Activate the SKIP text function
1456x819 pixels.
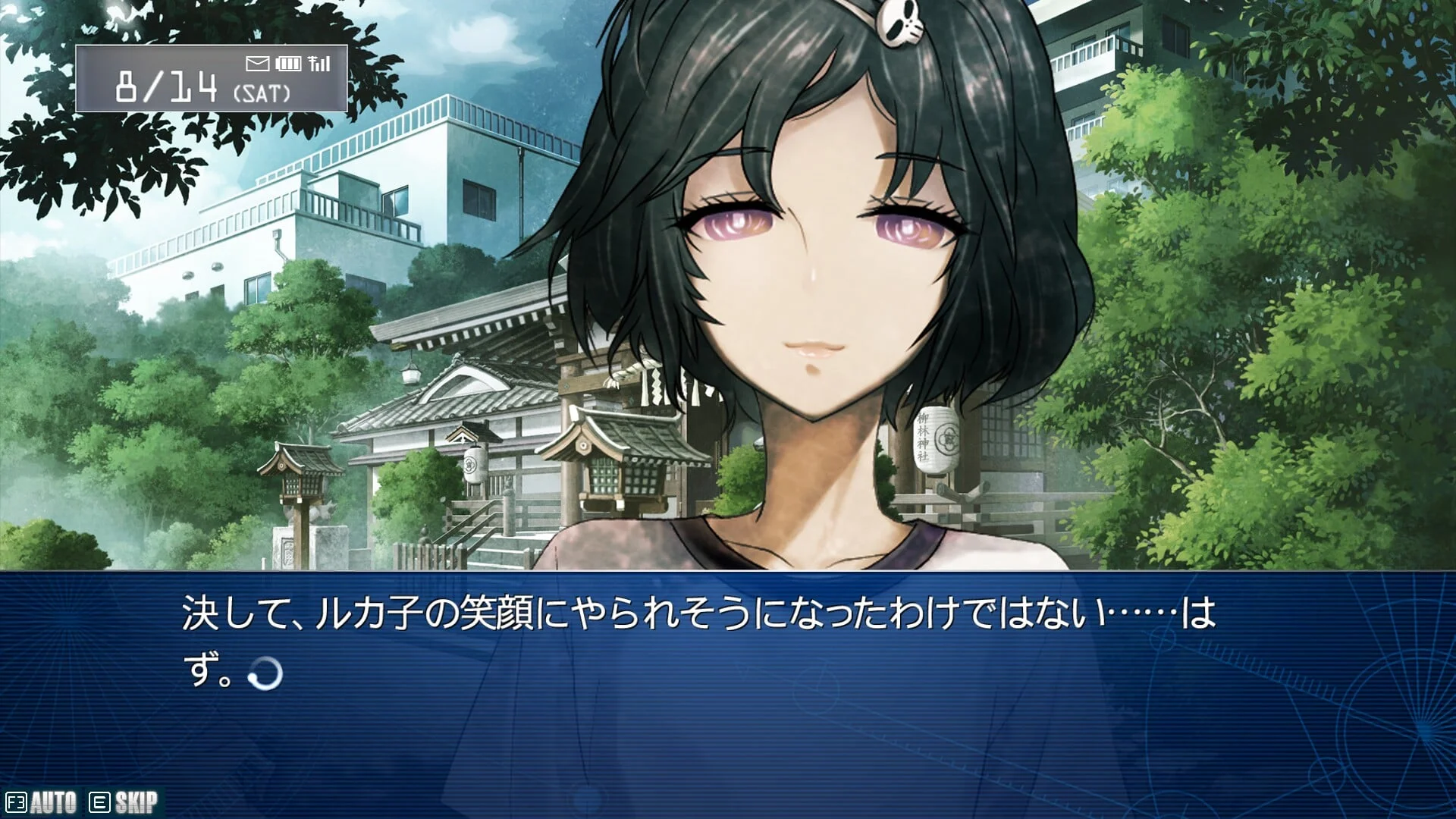pos(125,802)
